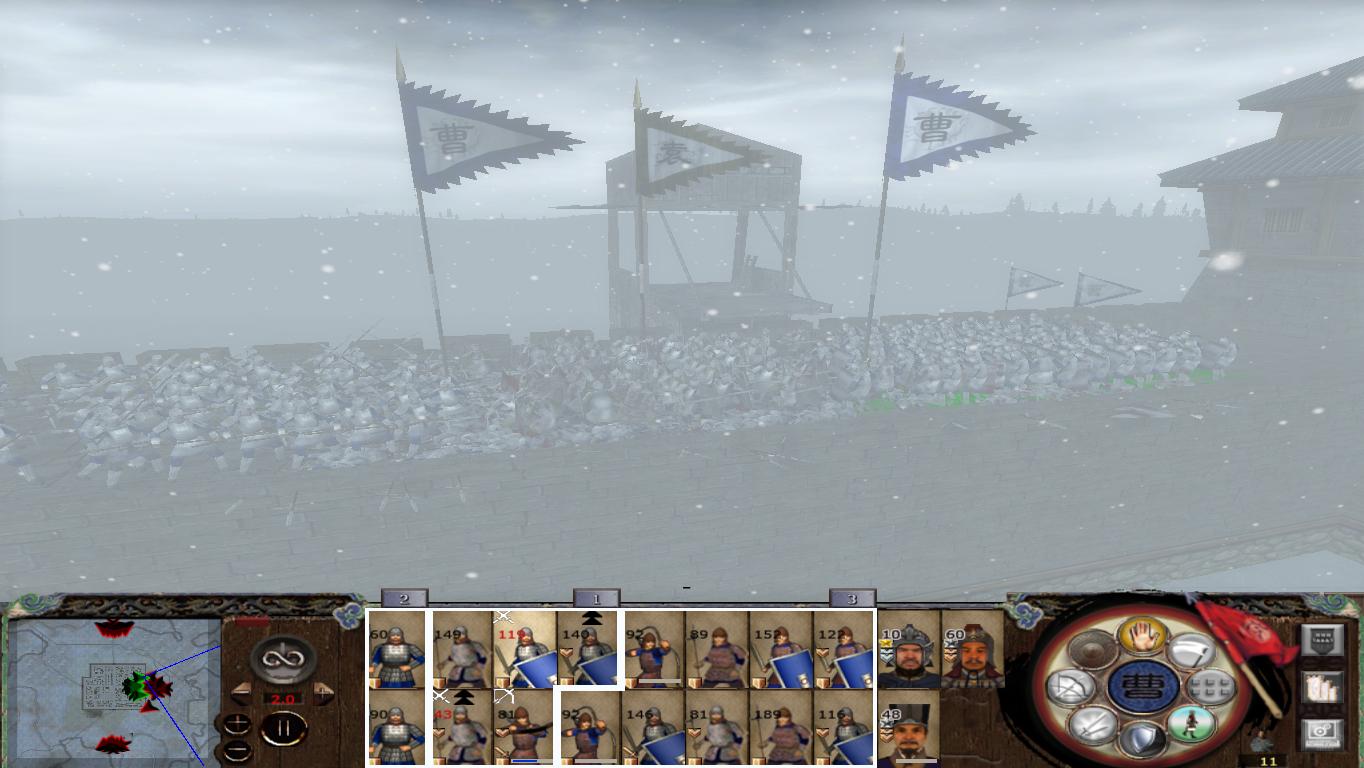Select the Halt order hand icon on command wheel

click(1141, 637)
